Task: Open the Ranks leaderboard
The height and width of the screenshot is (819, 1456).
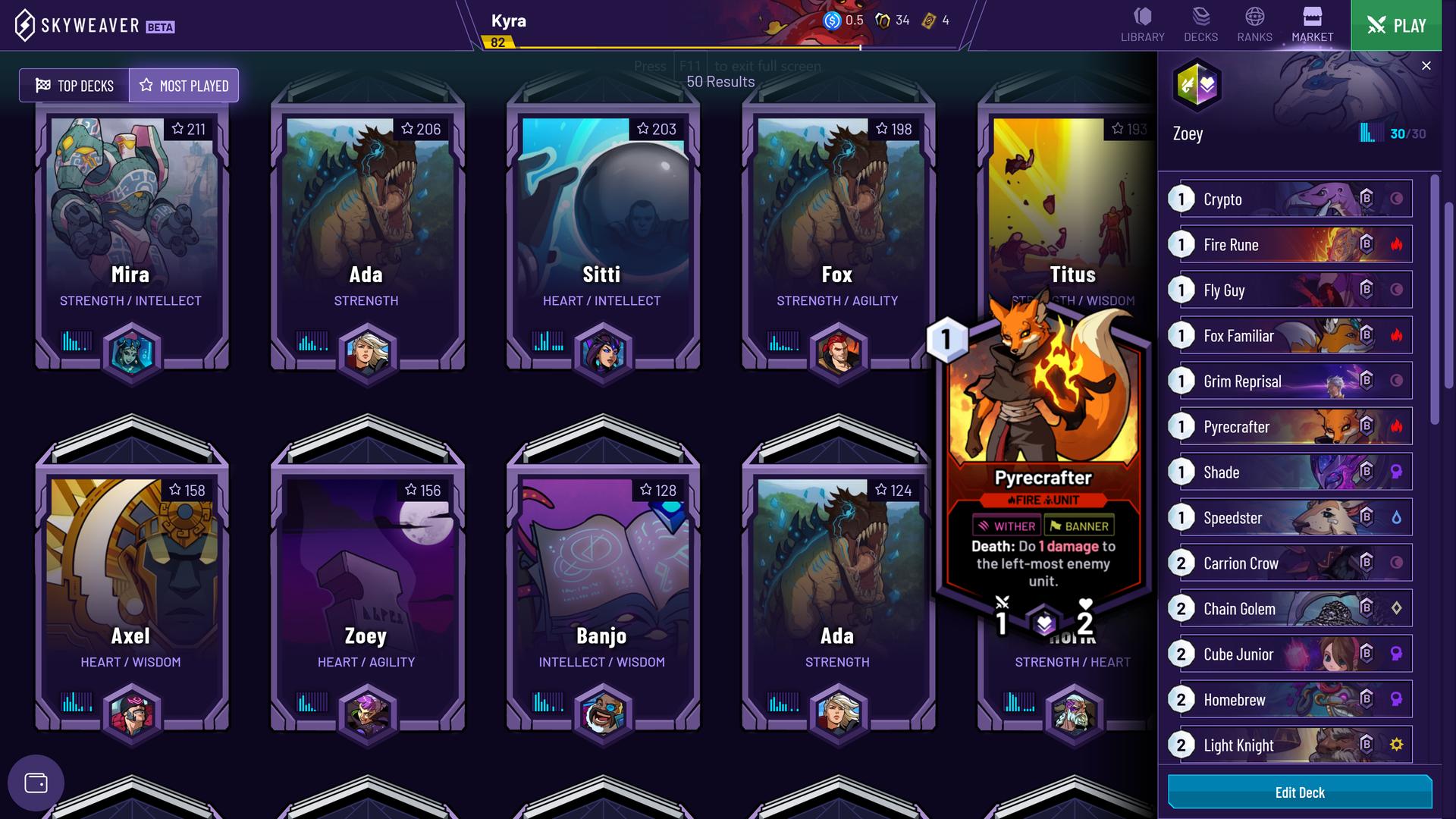Action: coord(1254,21)
